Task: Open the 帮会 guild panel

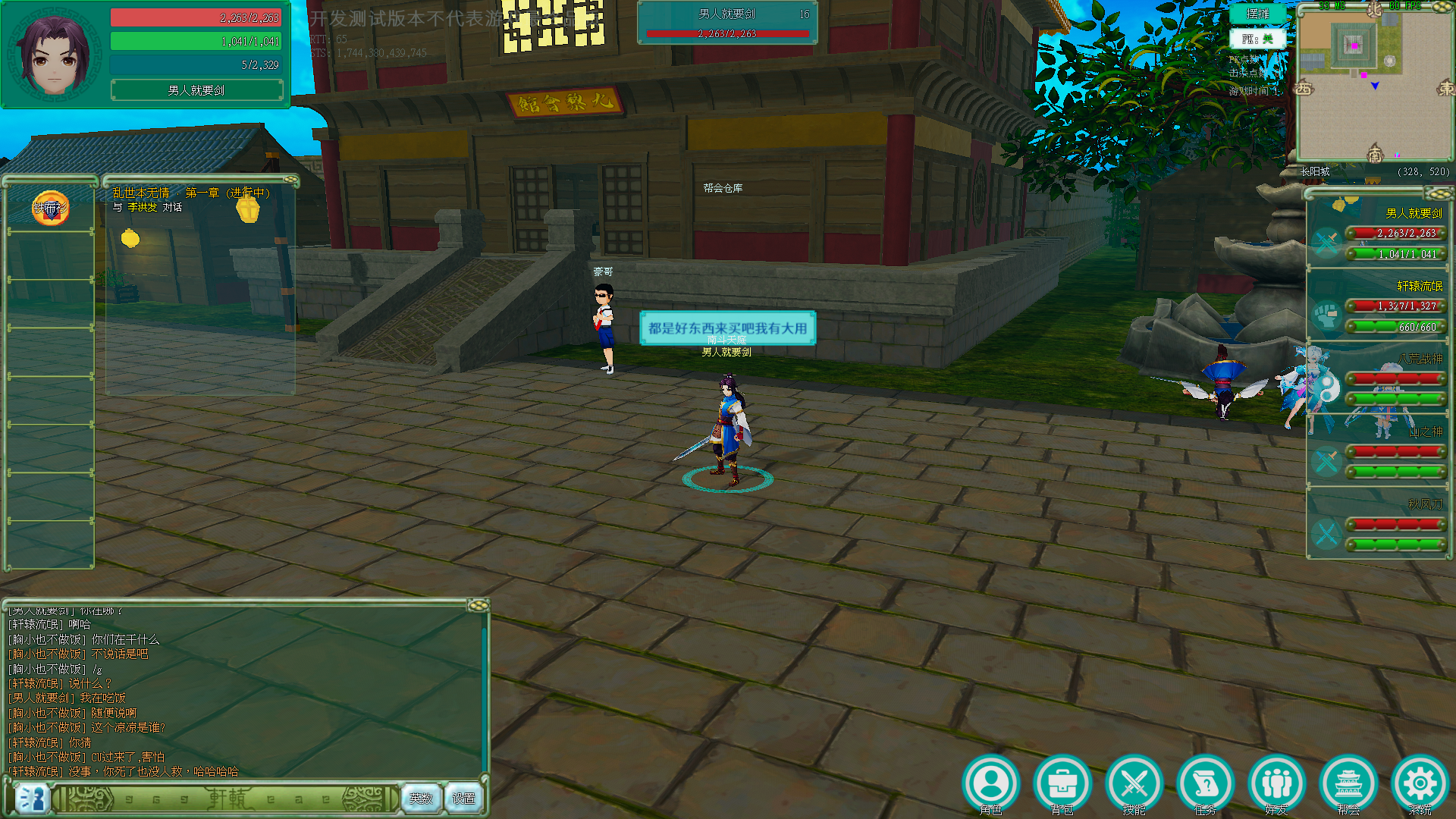Action: (x=1348, y=784)
